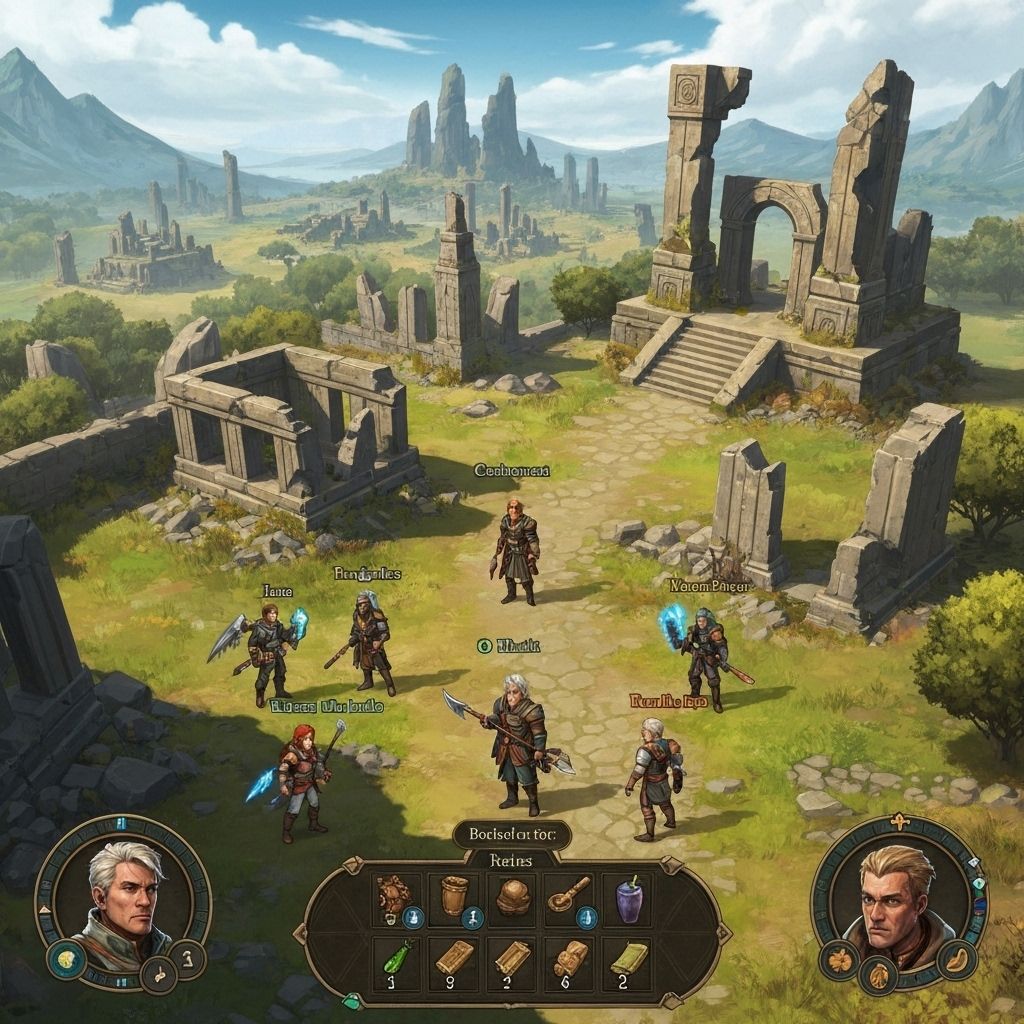Use the green vial item

395,961
